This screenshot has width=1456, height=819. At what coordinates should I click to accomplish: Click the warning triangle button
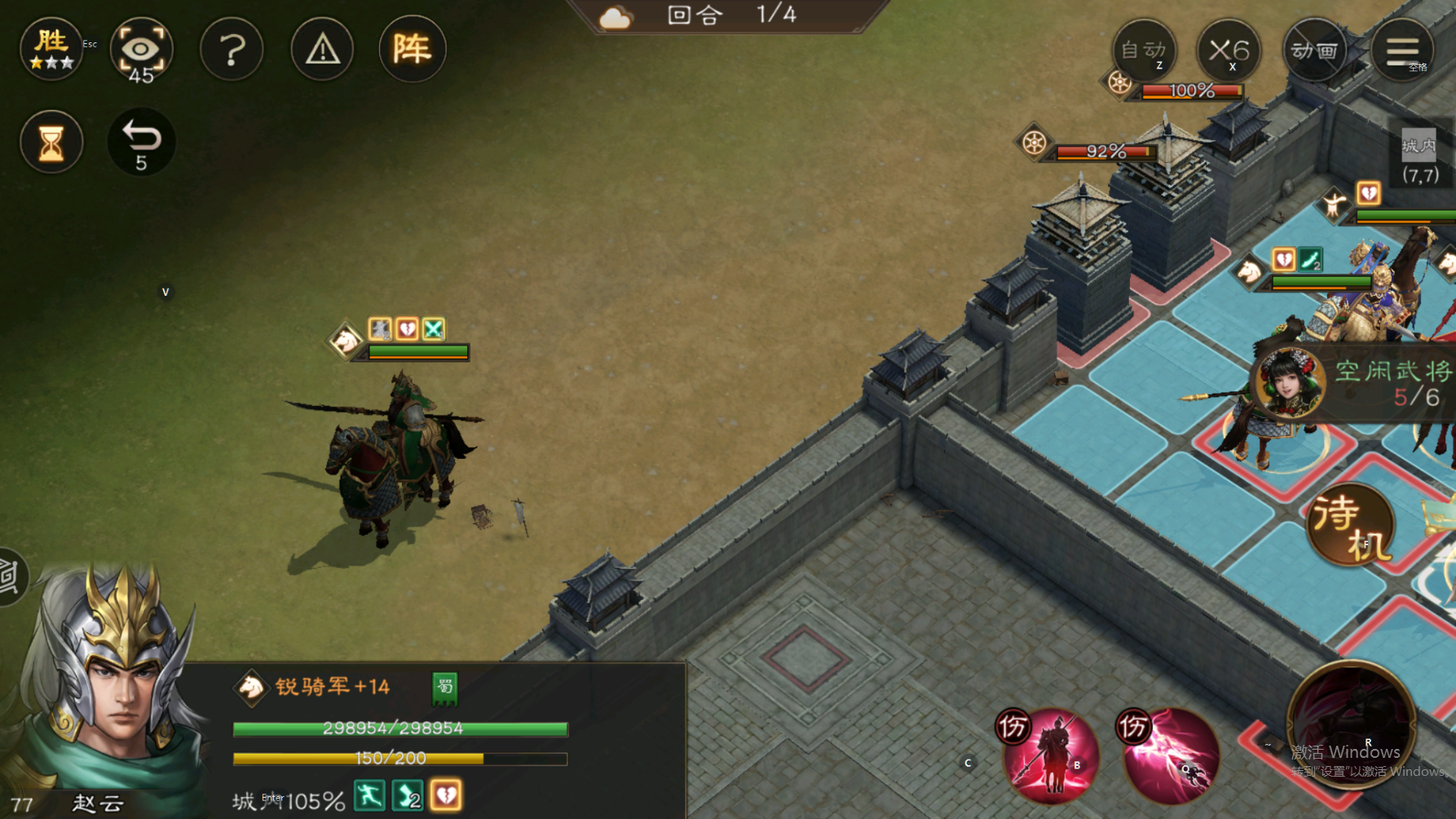pos(322,50)
